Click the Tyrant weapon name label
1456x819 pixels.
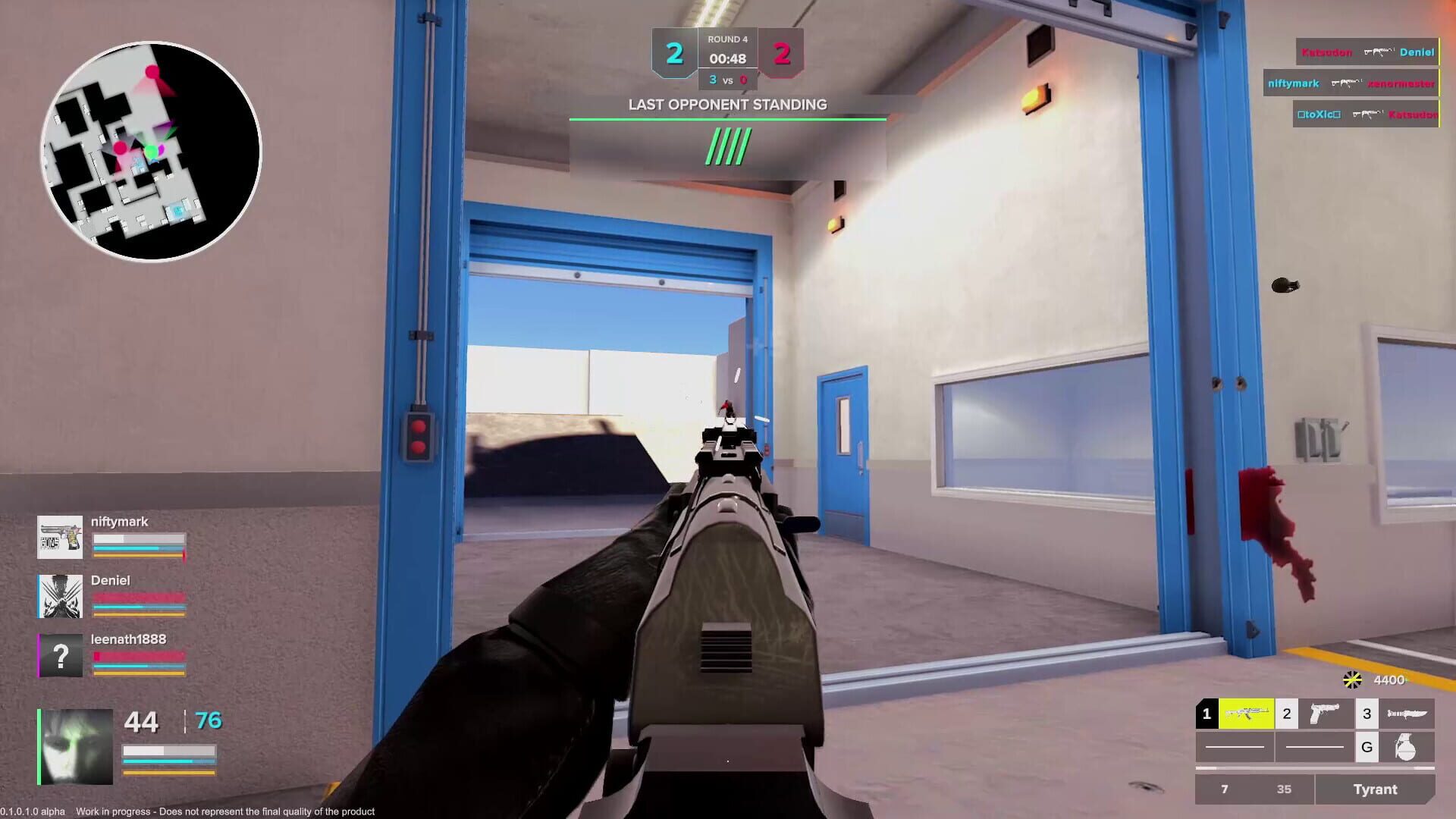pyautogui.click(x=1377, y=789)
